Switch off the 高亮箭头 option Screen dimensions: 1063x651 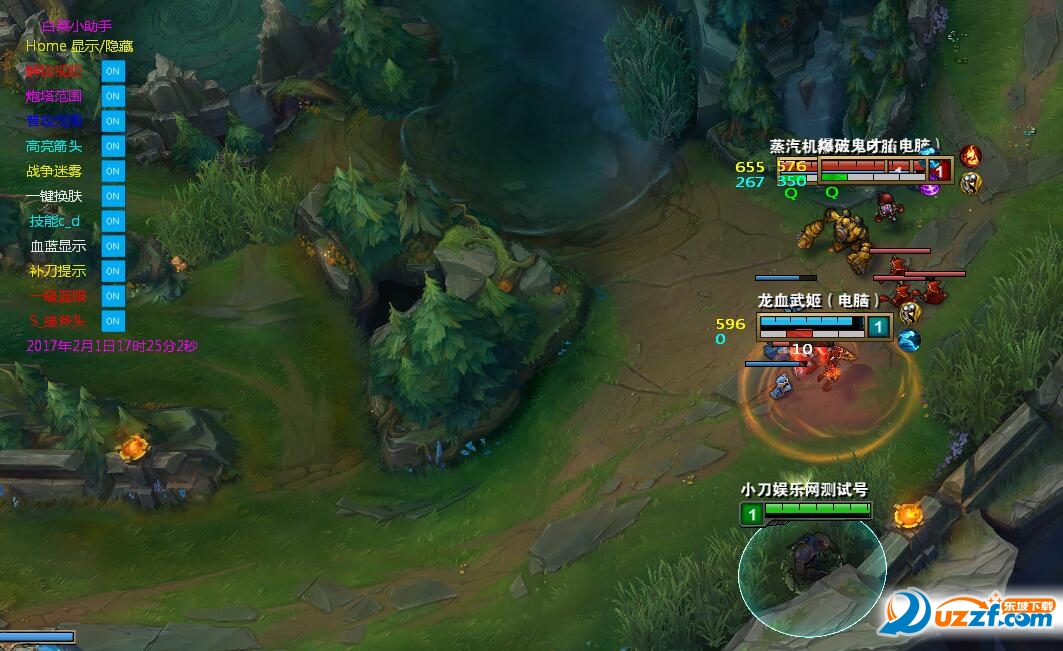[x=113, y=147]
